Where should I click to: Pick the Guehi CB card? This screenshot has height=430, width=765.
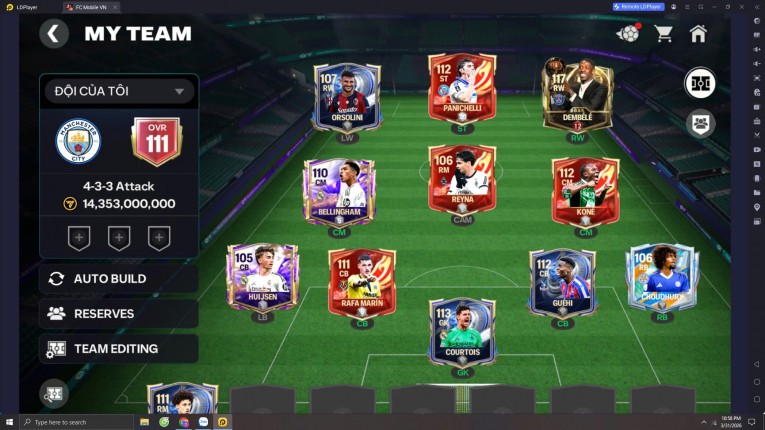pyautogui.click(x=562, y=282)
